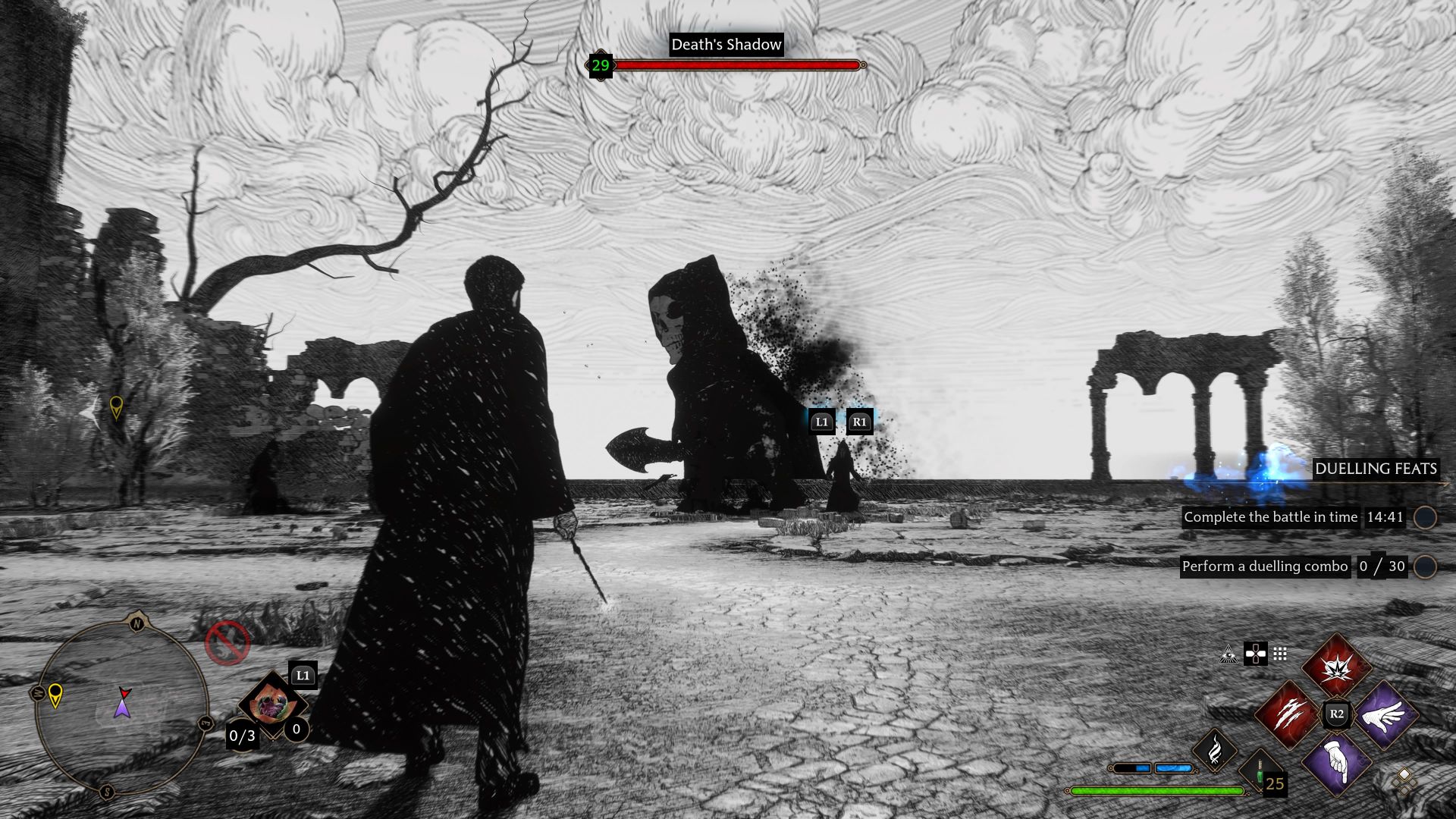Select the 3x3 dot grid icon

(1280, 654)
